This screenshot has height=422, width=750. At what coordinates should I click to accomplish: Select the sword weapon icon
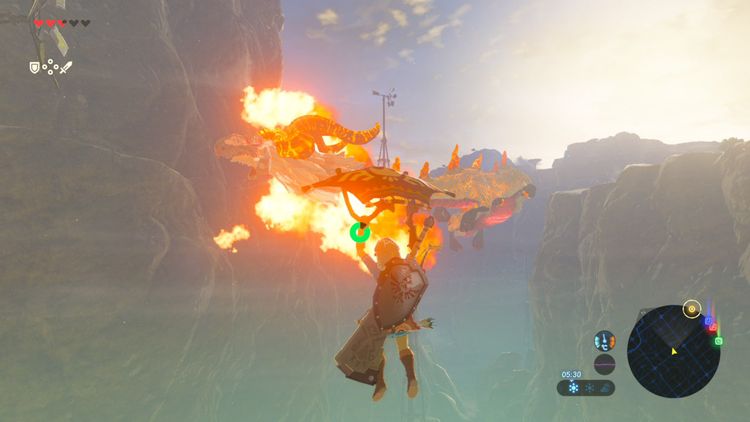(66, 68)
